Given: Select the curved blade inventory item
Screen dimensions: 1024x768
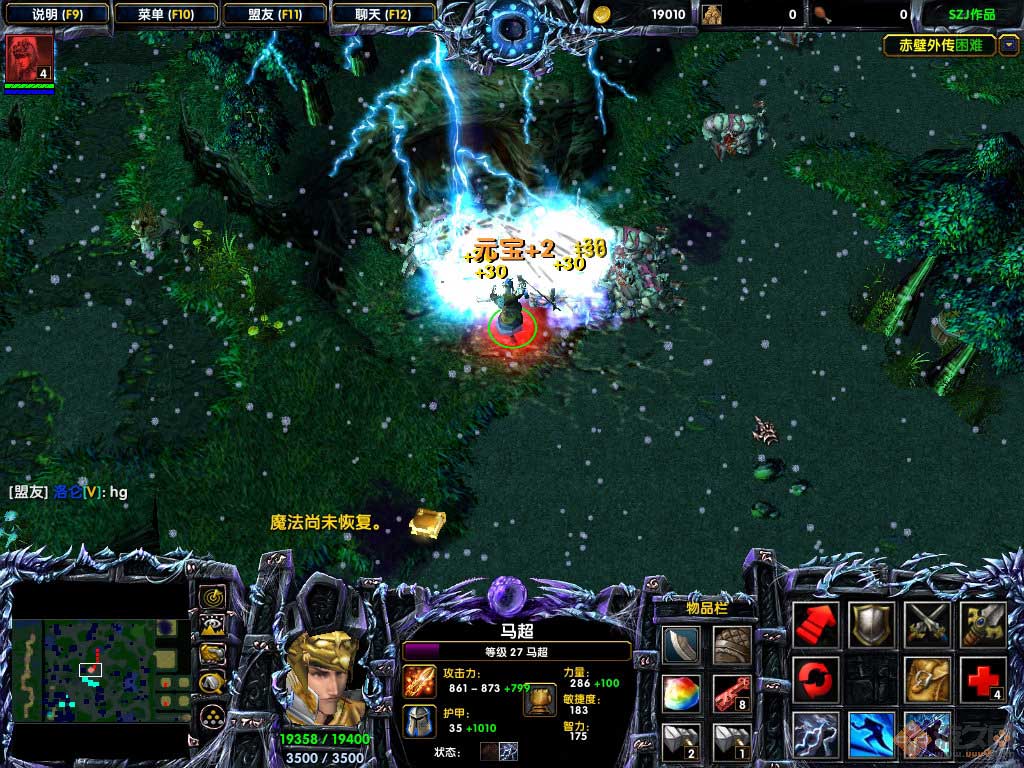Looking at the screenshot, I should (x=680, y=645).
